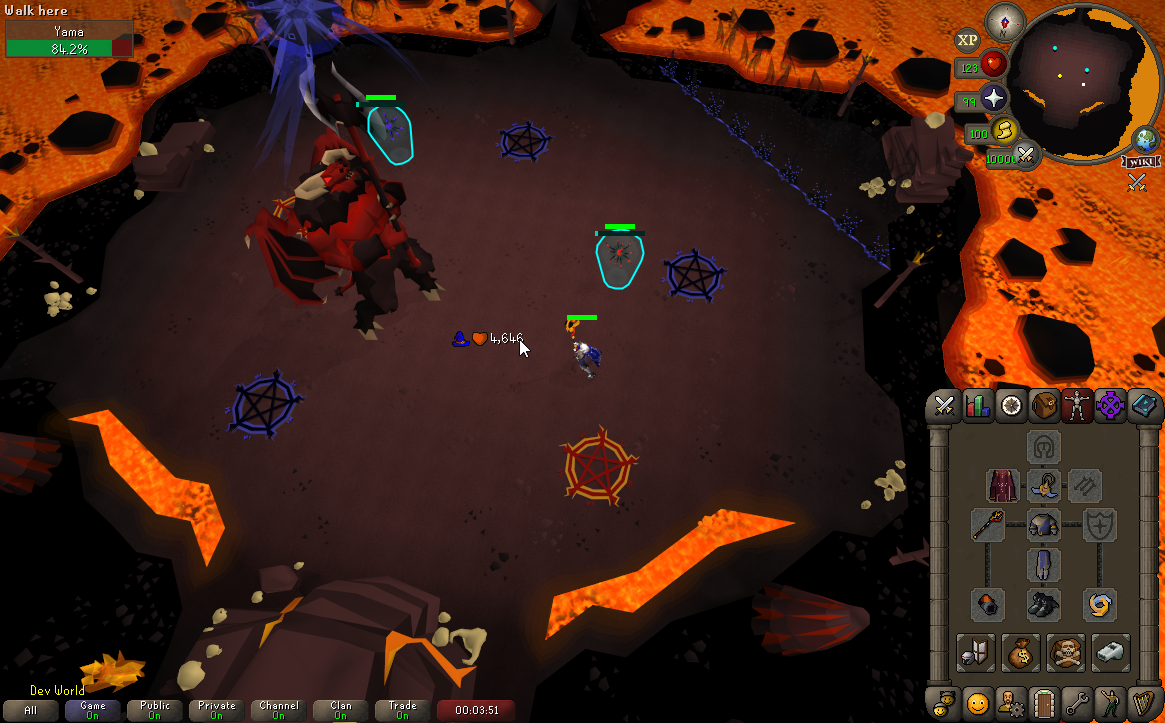Toggle the XP drops orb

(x=967, y=41)
